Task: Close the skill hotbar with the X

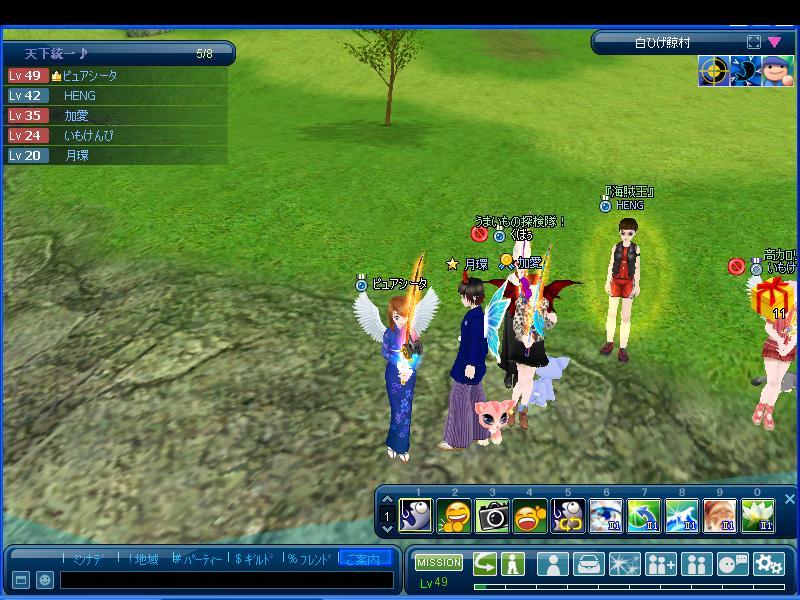Action: tap(790, 498)
